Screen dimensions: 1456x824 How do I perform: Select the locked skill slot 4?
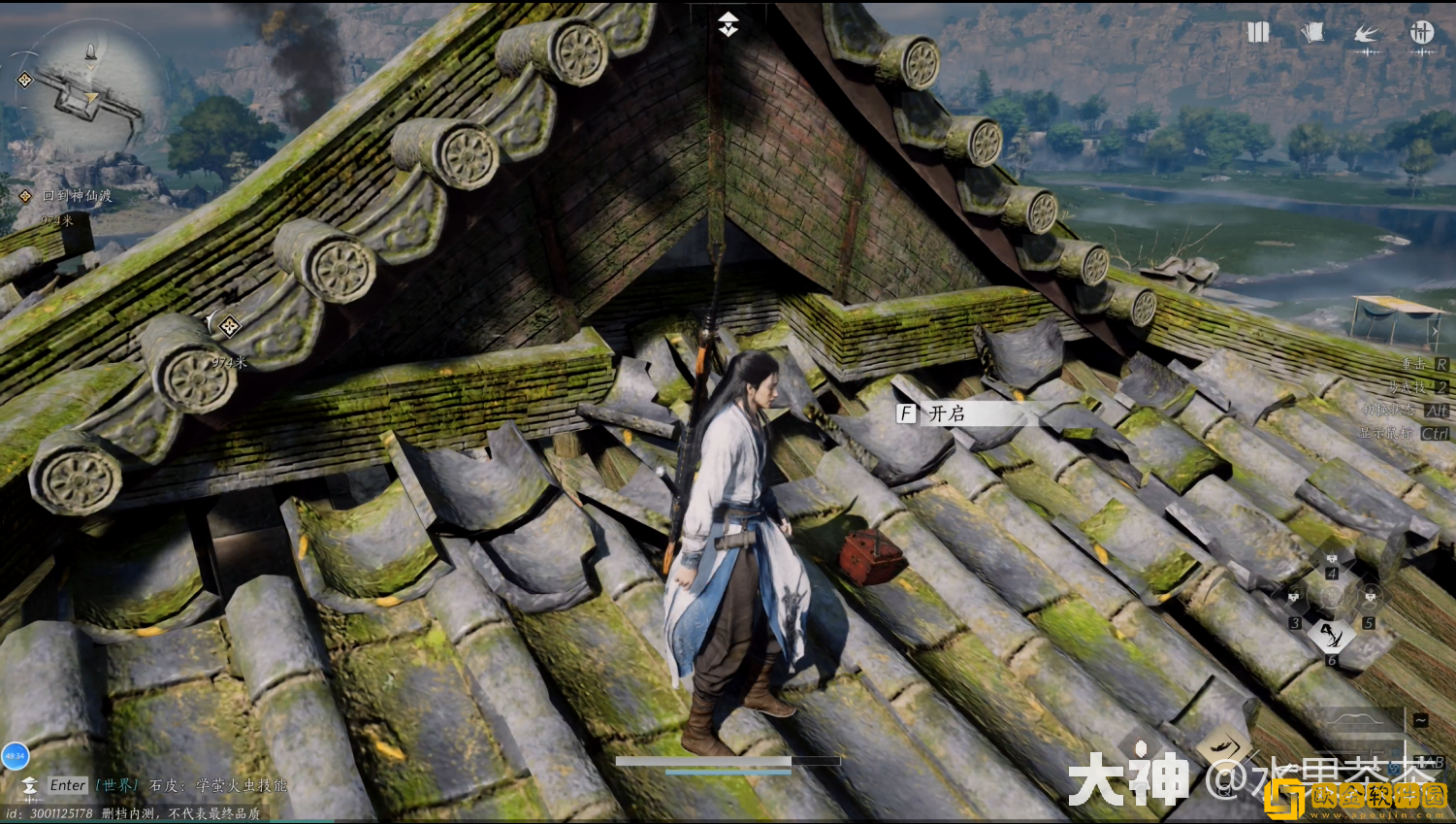[x=1332, y=560]
